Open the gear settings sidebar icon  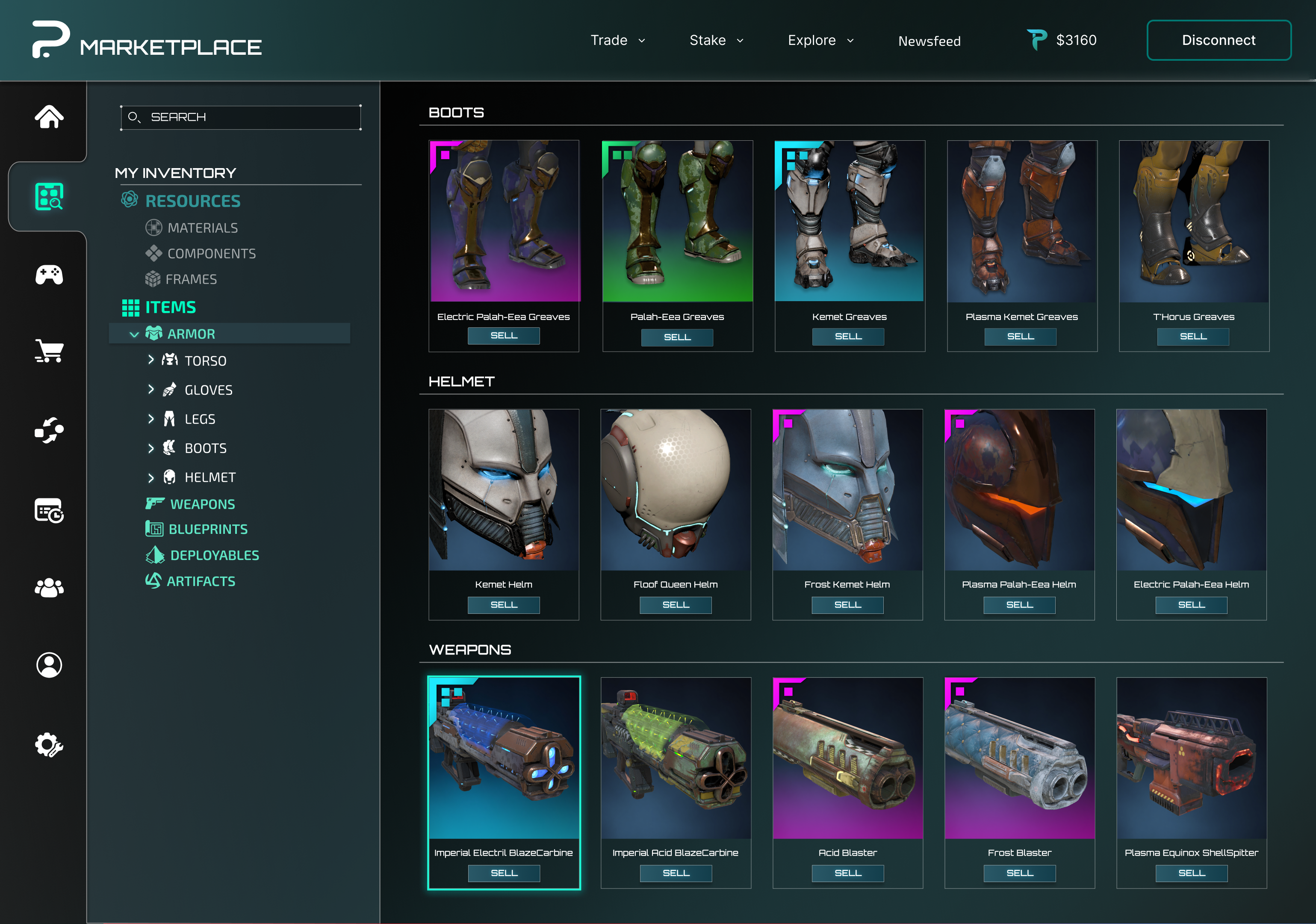point(49,744)
